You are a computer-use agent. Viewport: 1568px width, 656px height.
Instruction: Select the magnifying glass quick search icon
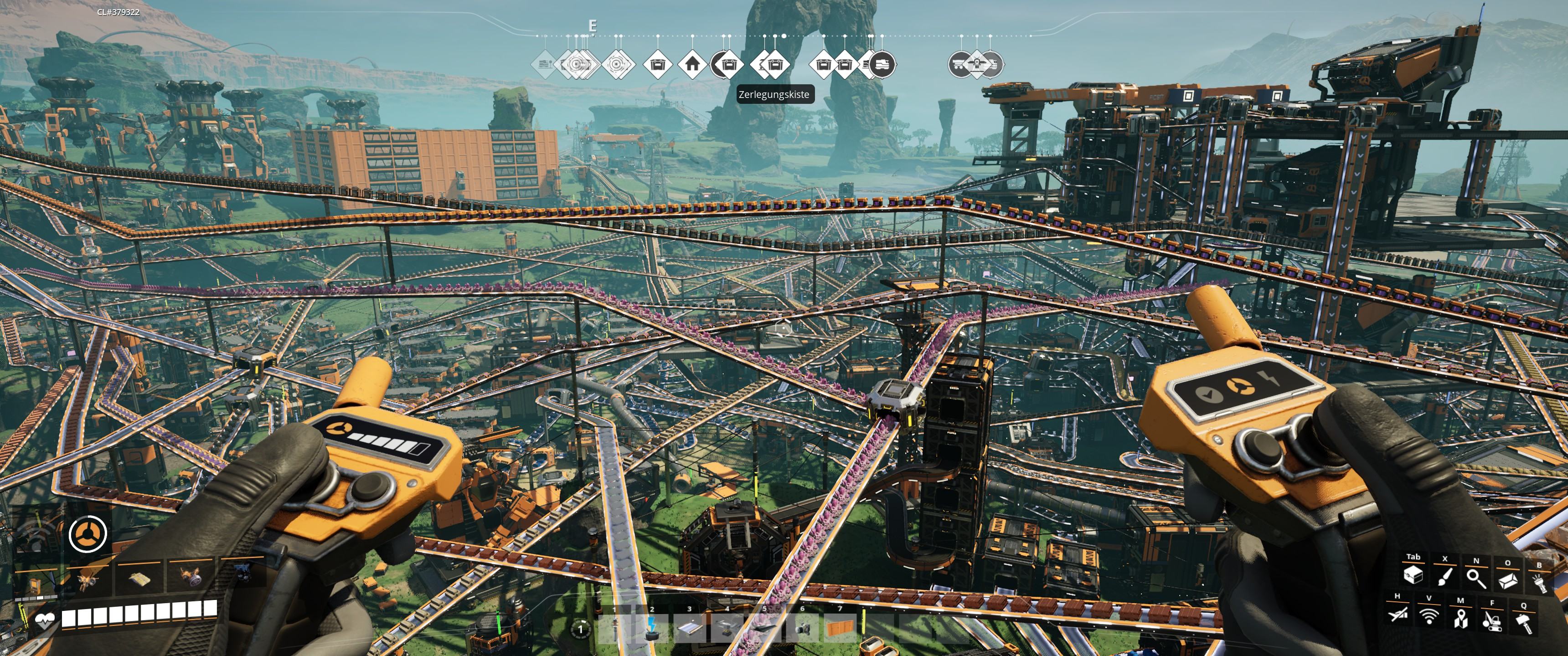(x=1475, y=578)
